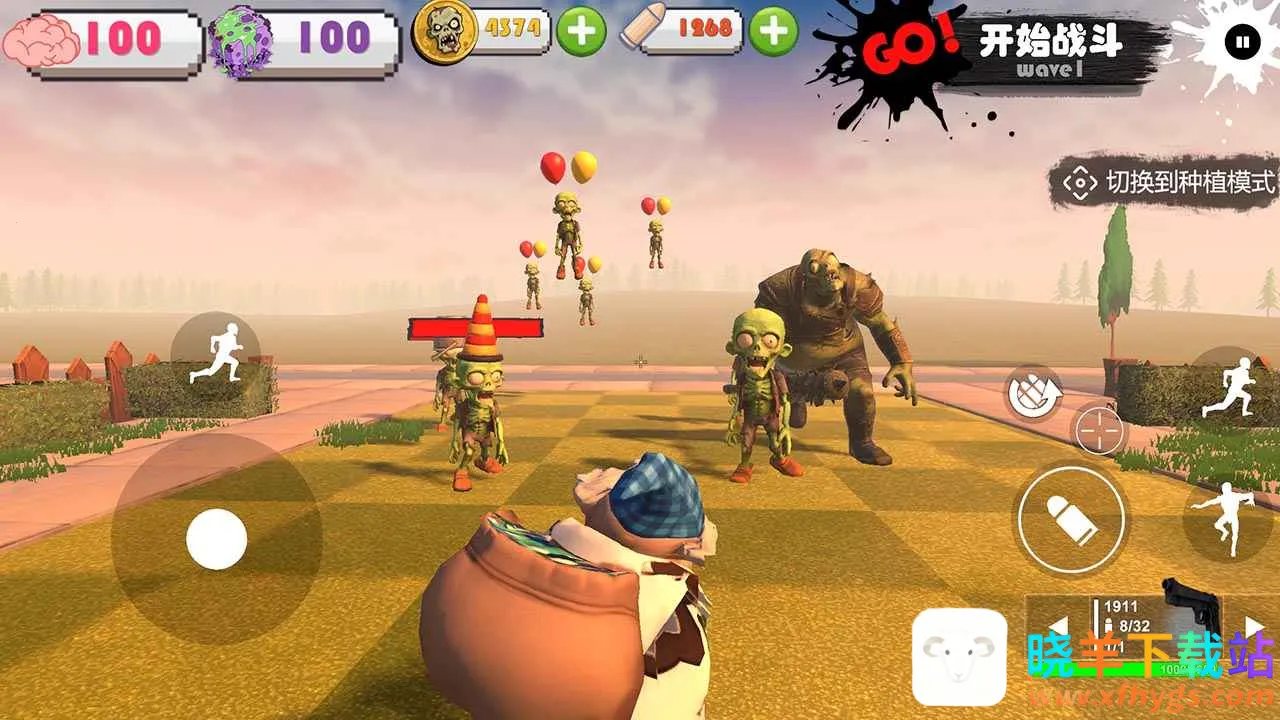This screenshot has width=1280, height=720.
Task: Tap the running figure beside the aim button
Action: point(1227,386)
